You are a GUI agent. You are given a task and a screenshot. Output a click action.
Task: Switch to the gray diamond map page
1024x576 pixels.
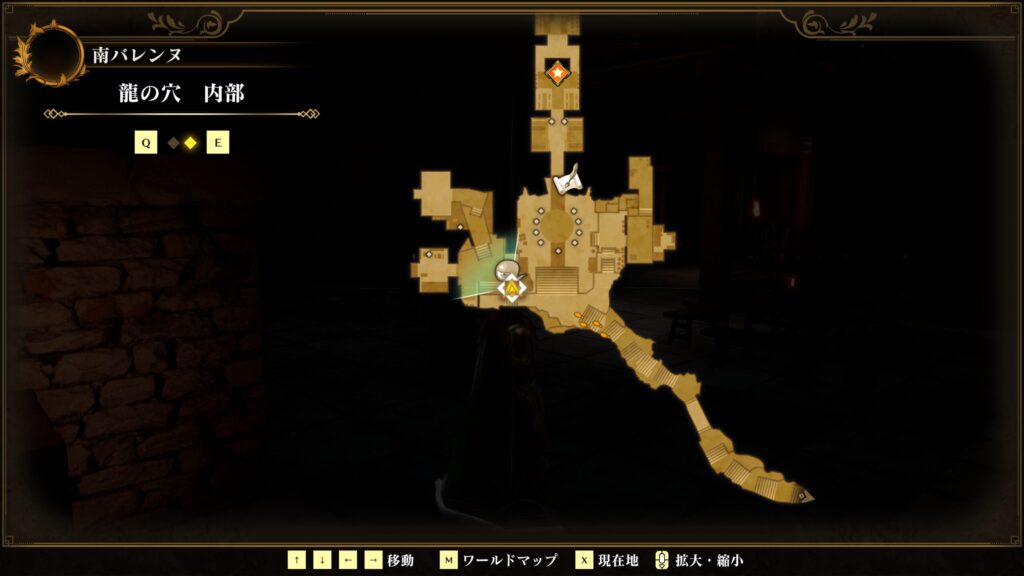pos(173,143)
